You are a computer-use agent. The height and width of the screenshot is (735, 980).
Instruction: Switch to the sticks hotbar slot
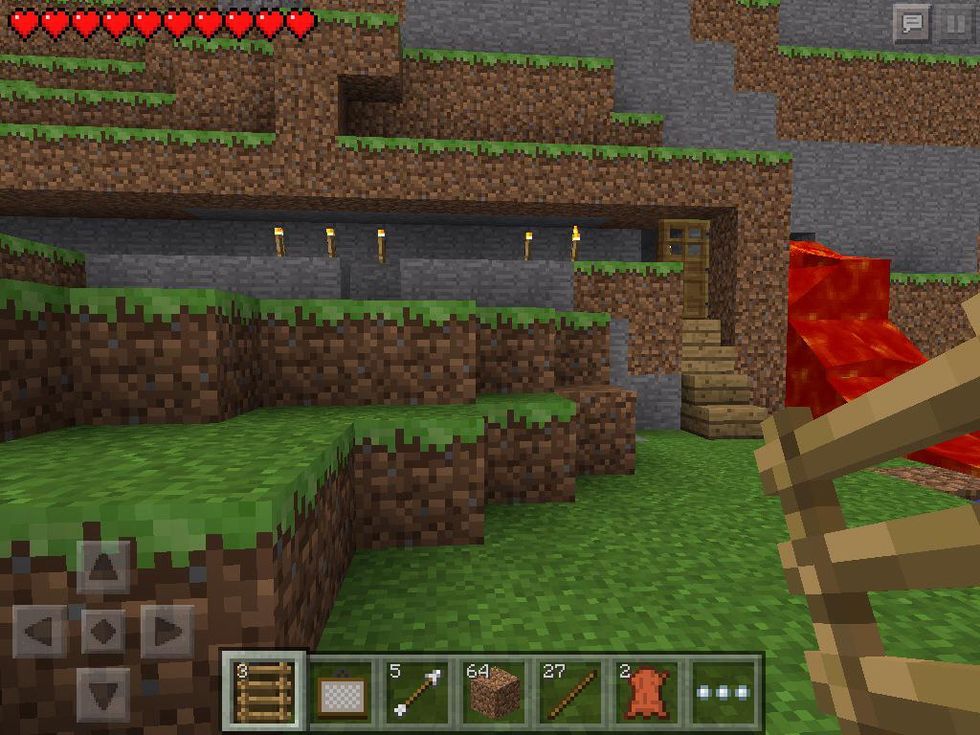[x=570, y=691]
